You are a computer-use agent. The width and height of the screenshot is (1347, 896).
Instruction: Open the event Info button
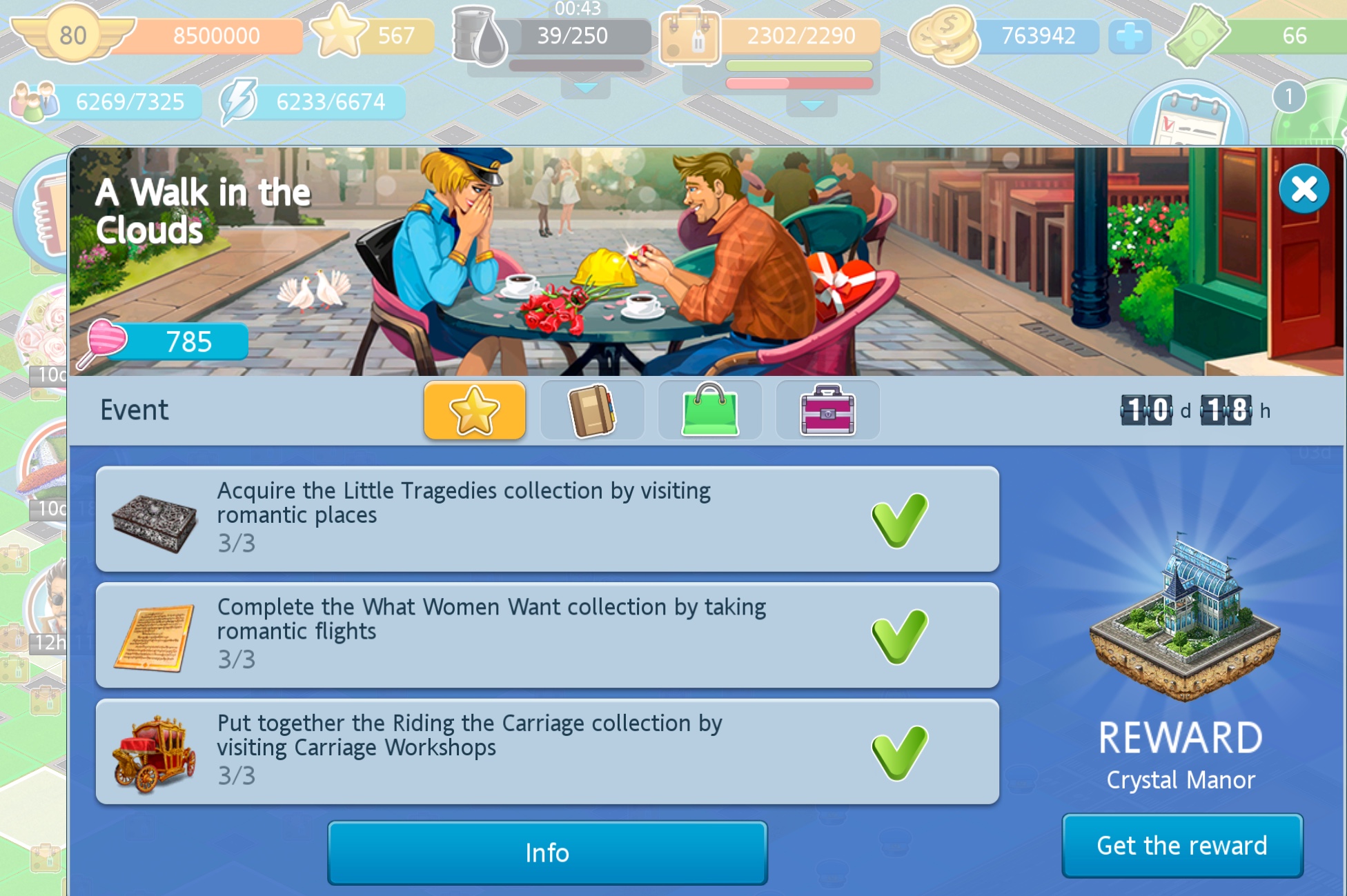pos(547,853)
